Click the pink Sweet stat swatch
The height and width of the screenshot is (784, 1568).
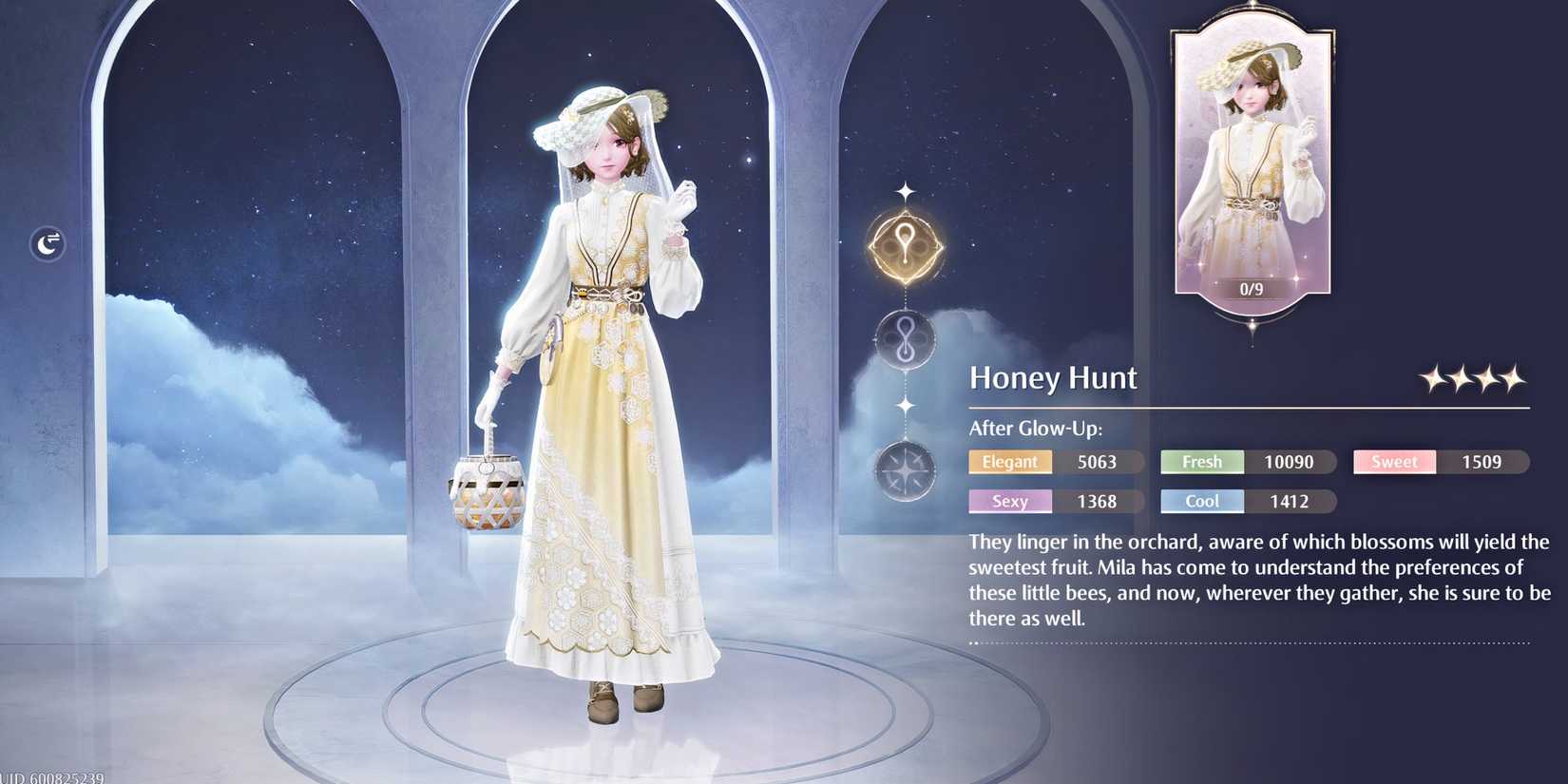[x=1393, y=461]
